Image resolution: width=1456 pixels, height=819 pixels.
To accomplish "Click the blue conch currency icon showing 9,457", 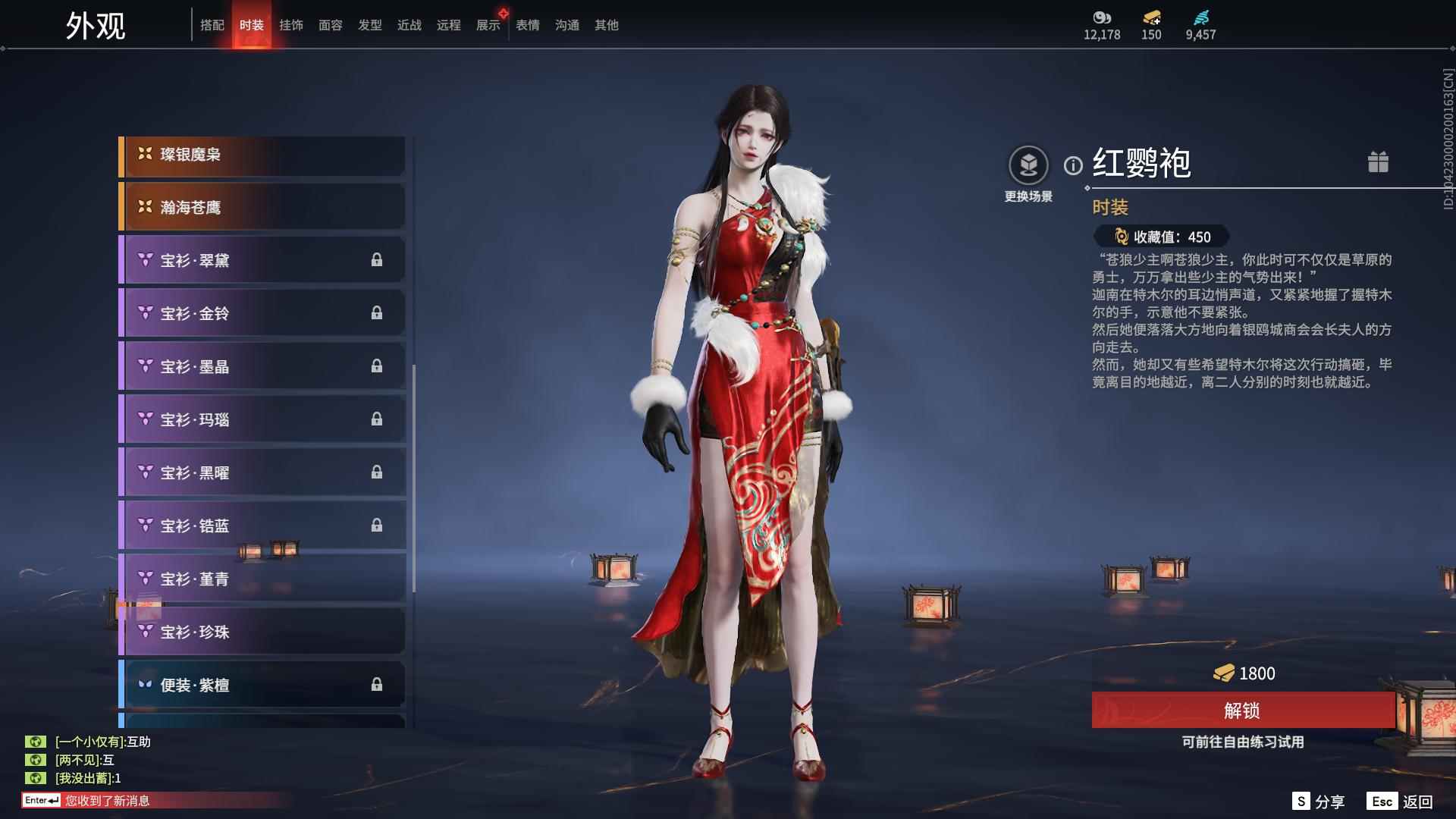I will pos(1200,18).
